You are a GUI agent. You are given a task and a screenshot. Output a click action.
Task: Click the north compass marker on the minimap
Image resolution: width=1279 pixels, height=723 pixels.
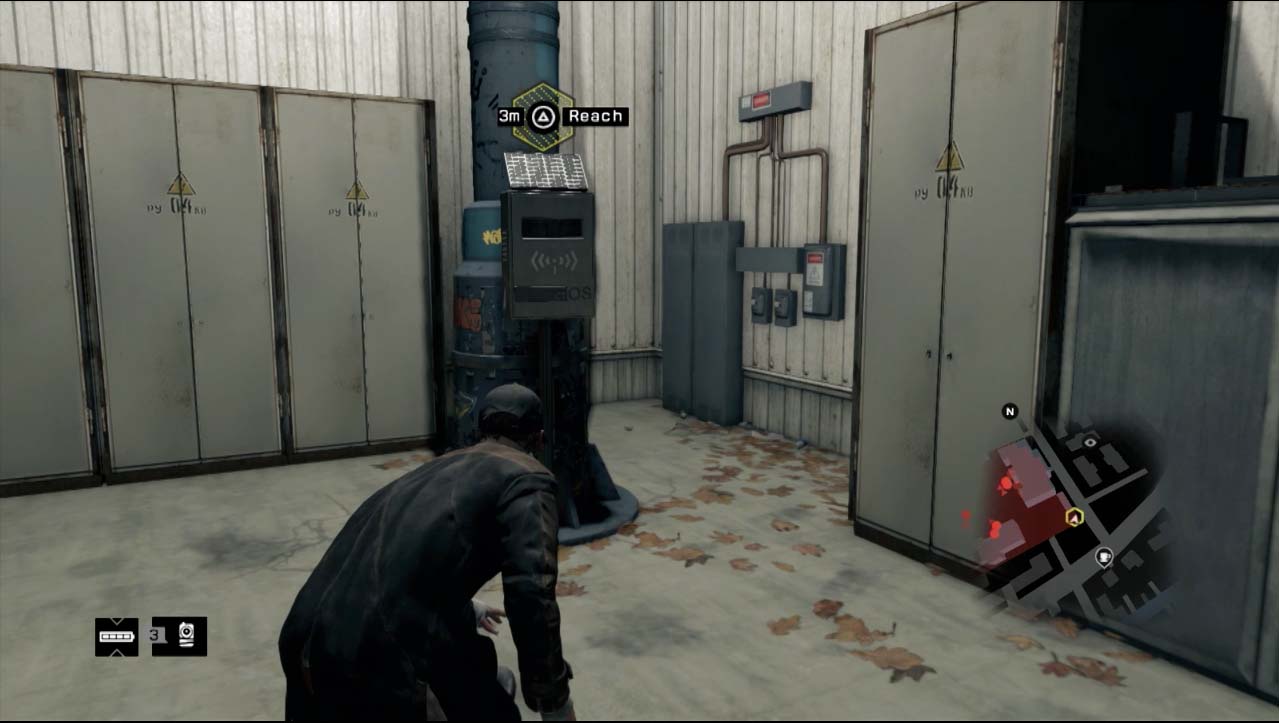[1009, 411]
